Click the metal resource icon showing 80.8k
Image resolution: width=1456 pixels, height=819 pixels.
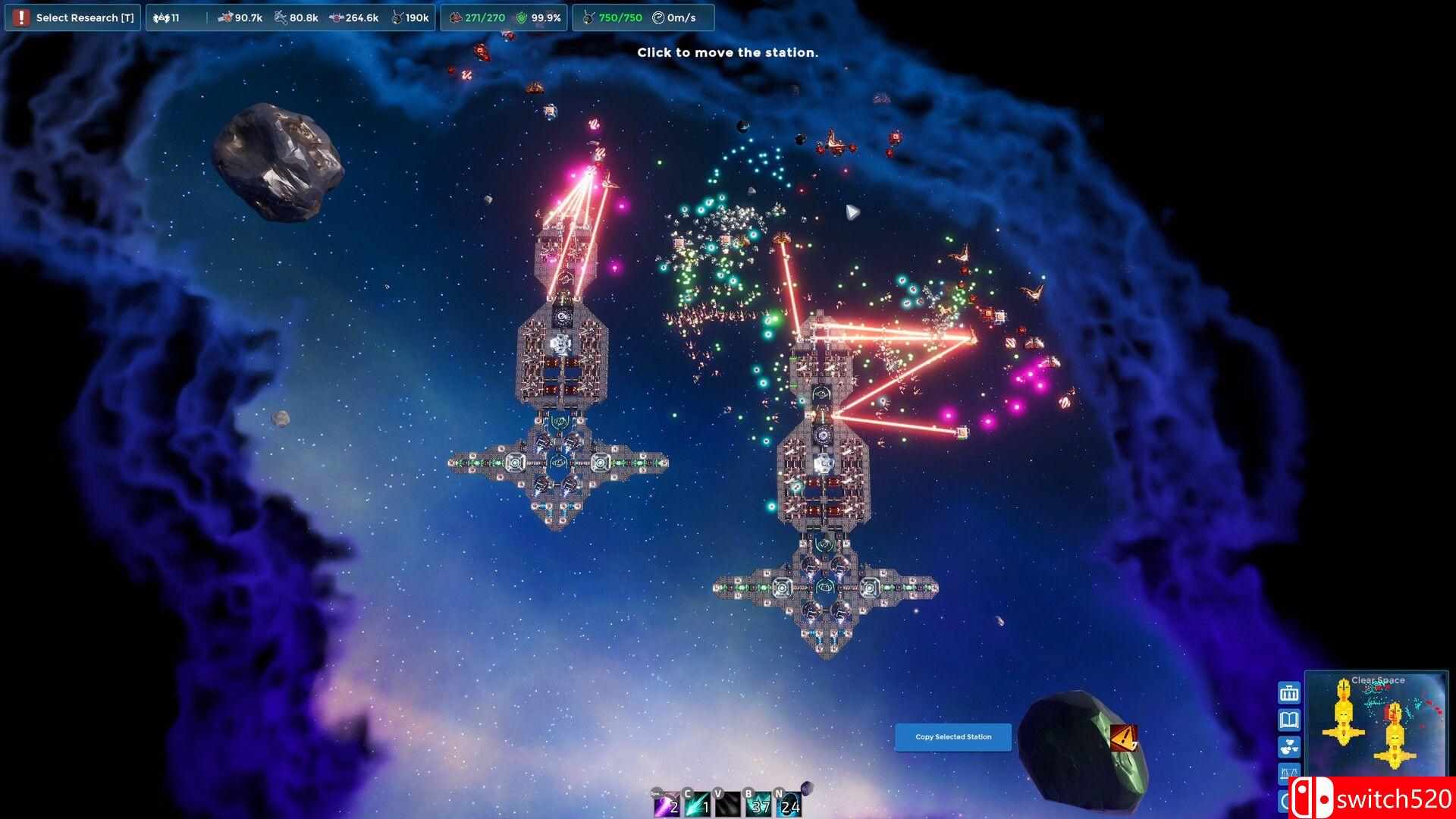click(281, 17)
